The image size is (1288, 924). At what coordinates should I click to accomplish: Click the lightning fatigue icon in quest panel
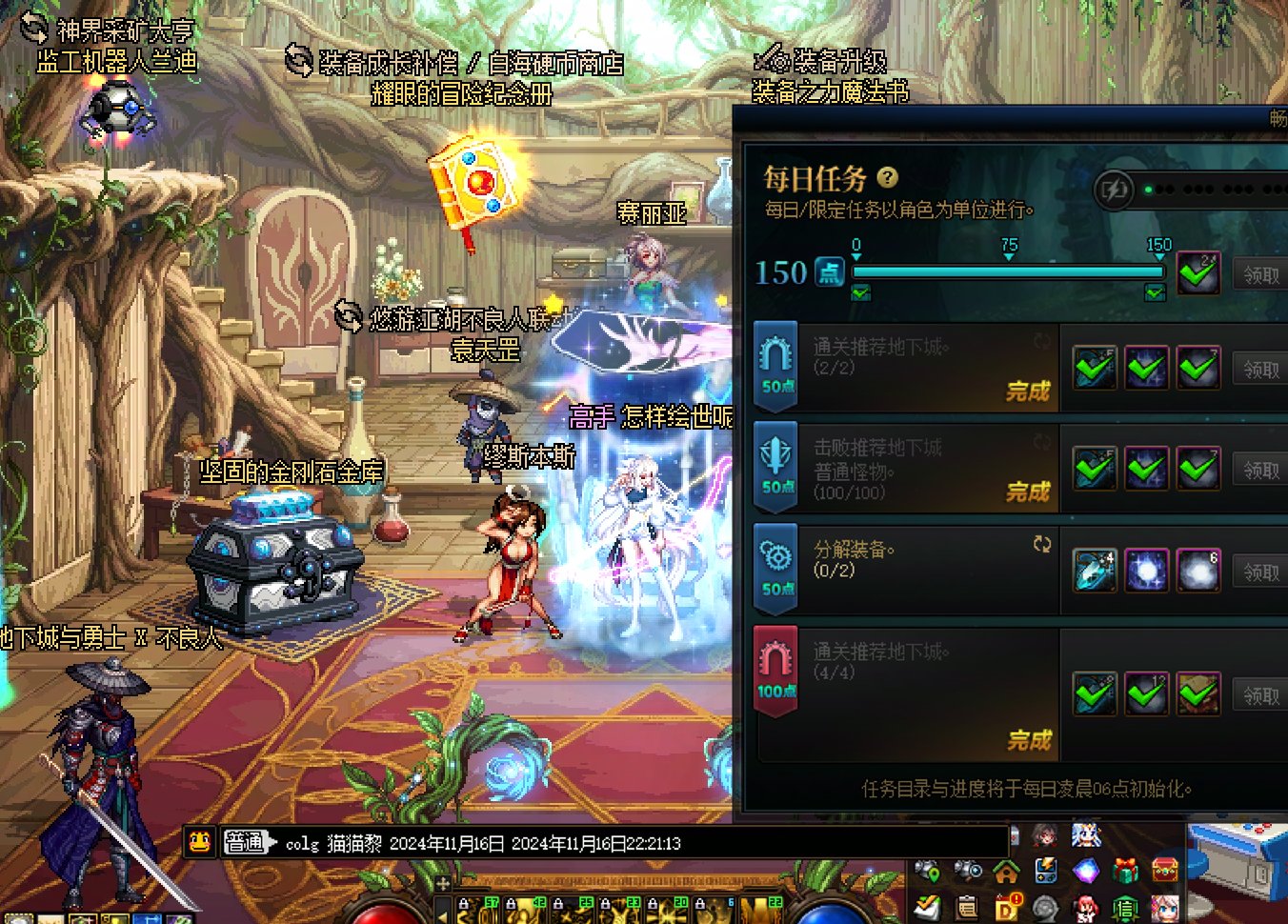click(1113, 191)
